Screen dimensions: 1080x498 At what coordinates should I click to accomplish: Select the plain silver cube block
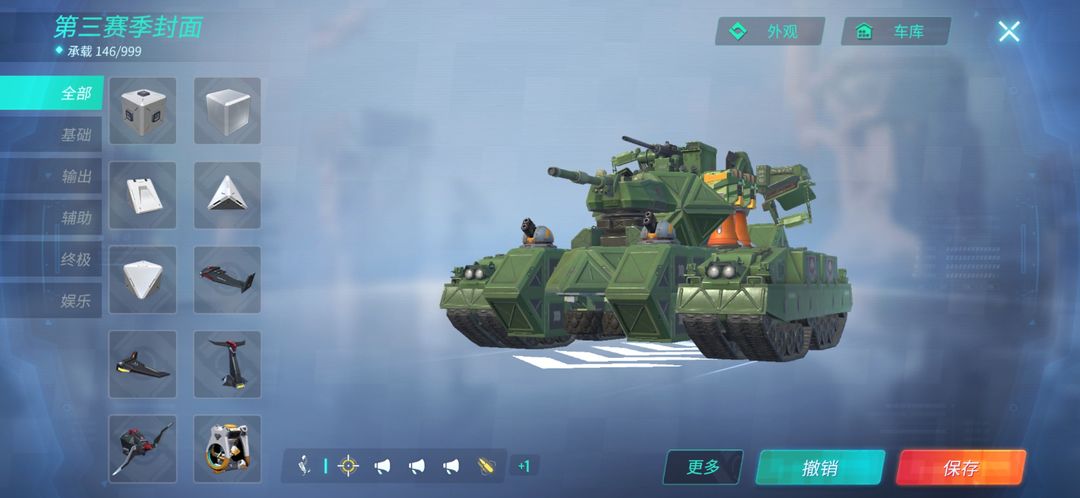coord(227,110)
